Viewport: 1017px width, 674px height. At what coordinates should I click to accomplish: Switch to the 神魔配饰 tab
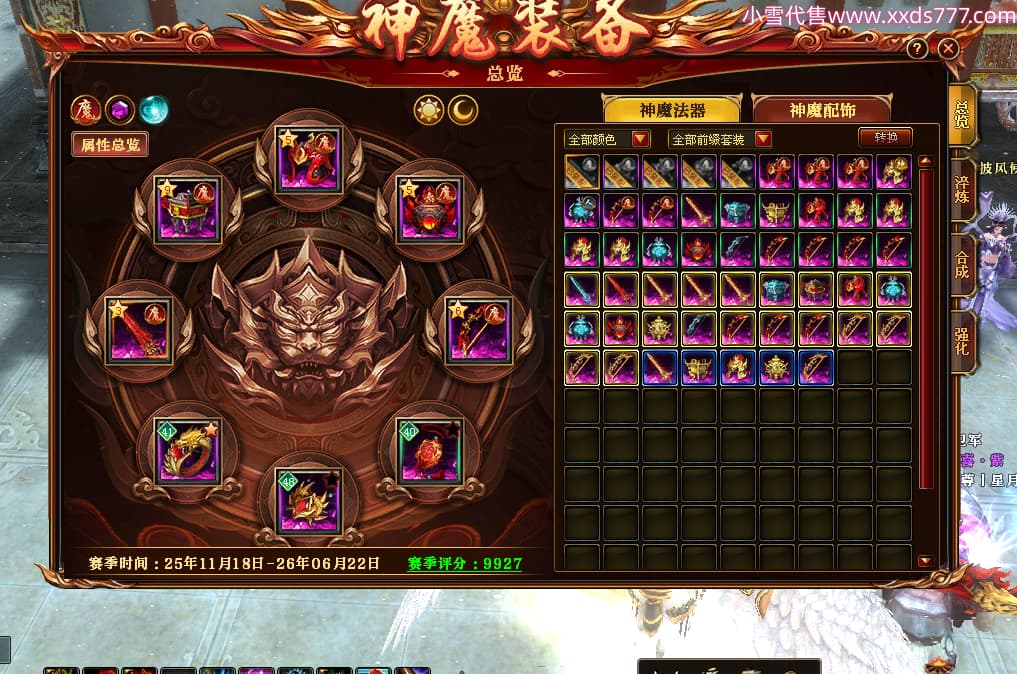(823, 110)
